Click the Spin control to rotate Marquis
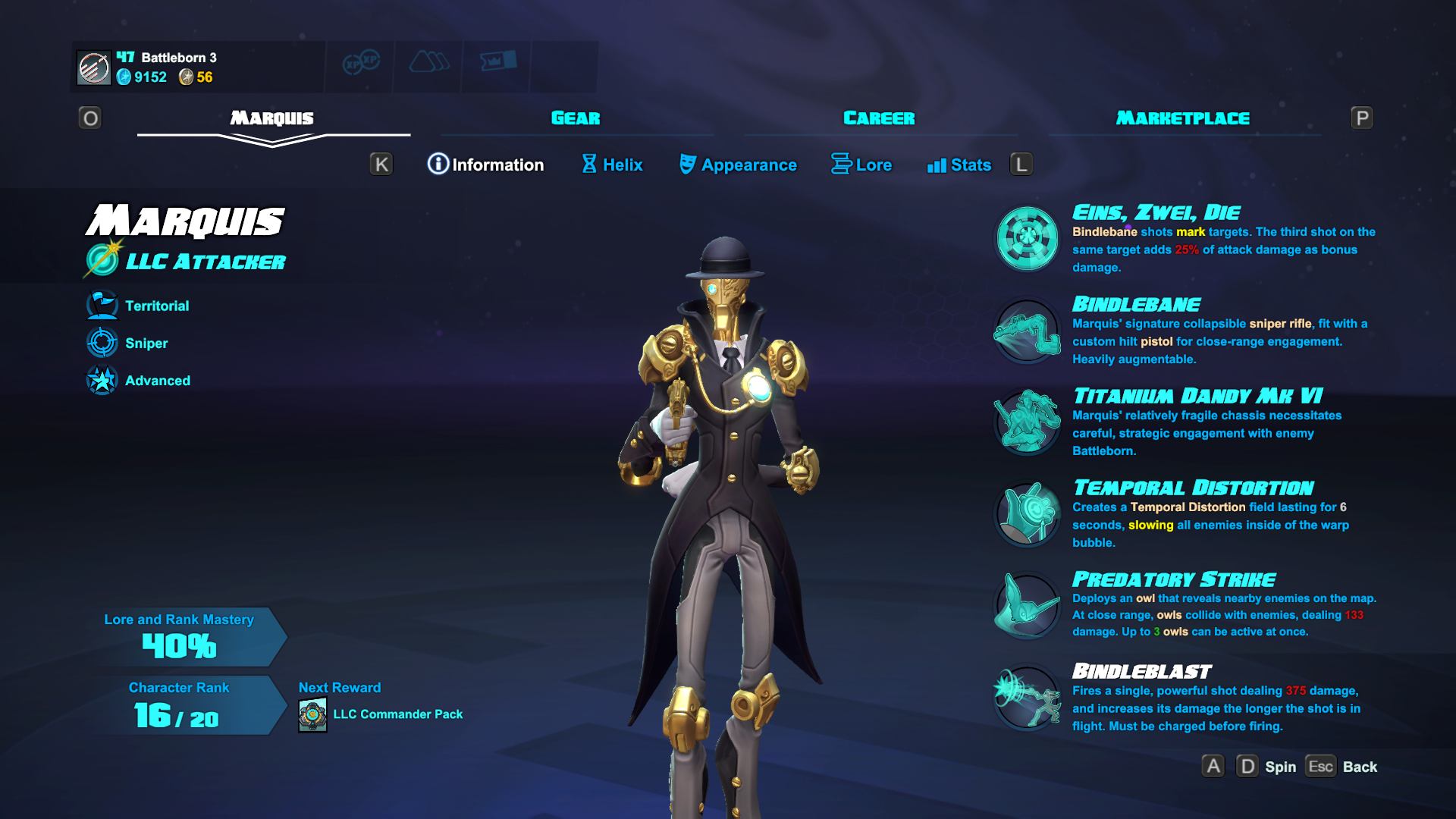Screen dimensions: 1456x819 (x=1280, y=767)
